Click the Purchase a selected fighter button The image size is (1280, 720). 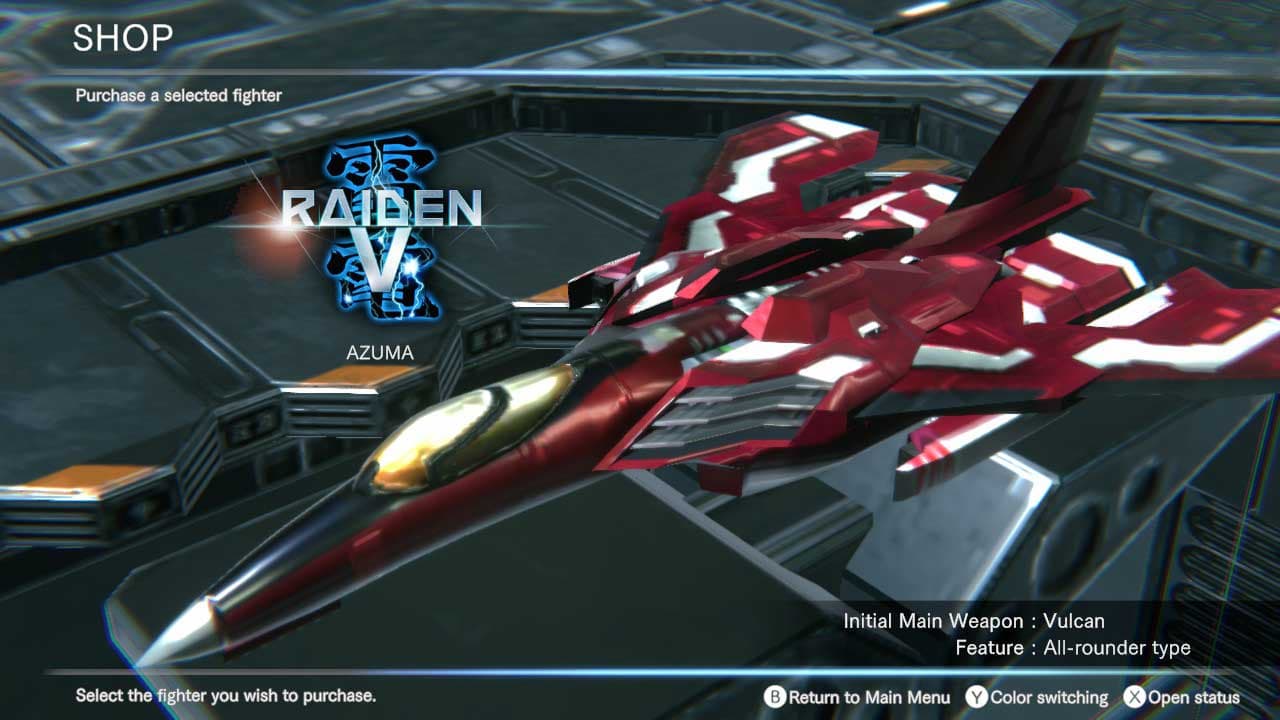[x=178, y=95]
